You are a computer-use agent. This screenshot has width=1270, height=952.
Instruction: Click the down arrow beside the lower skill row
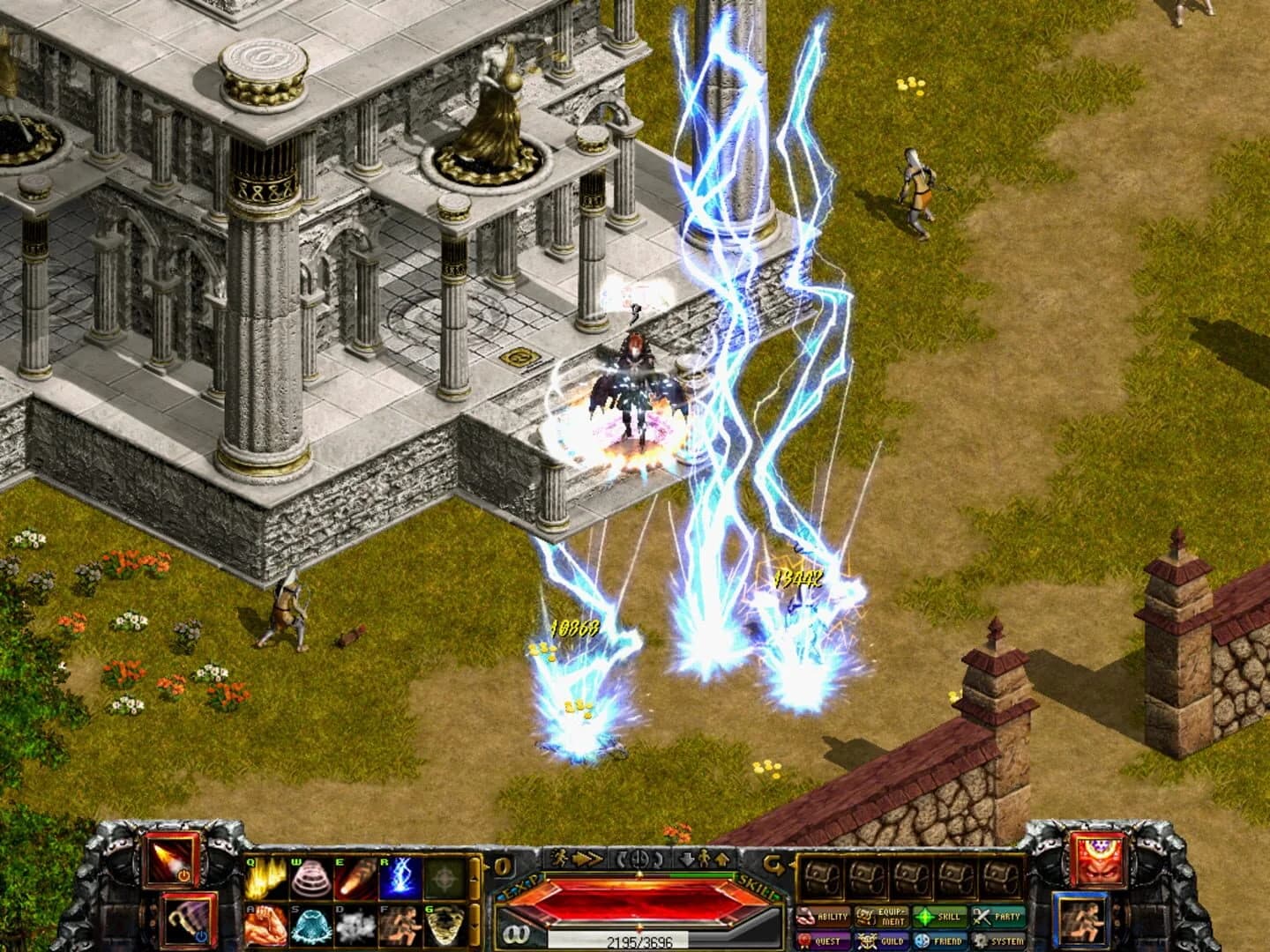[476, 926]
